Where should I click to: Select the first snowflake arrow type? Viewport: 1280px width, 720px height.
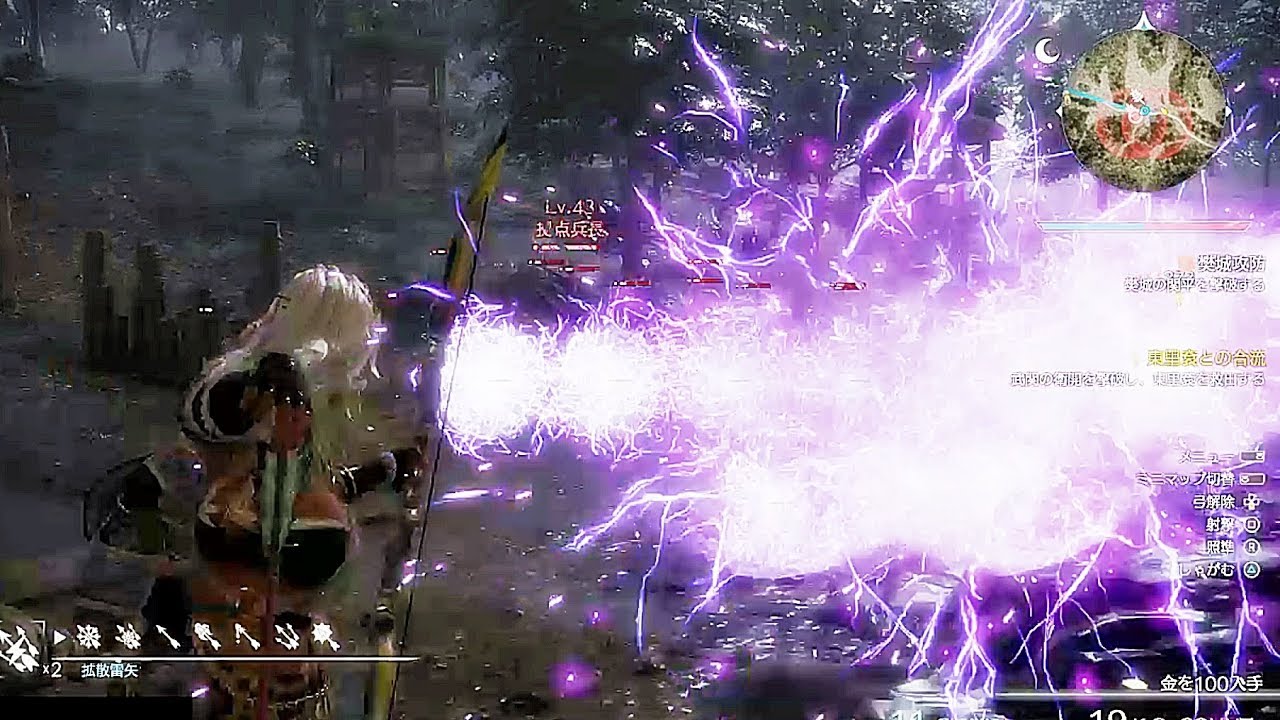[91, 637]
